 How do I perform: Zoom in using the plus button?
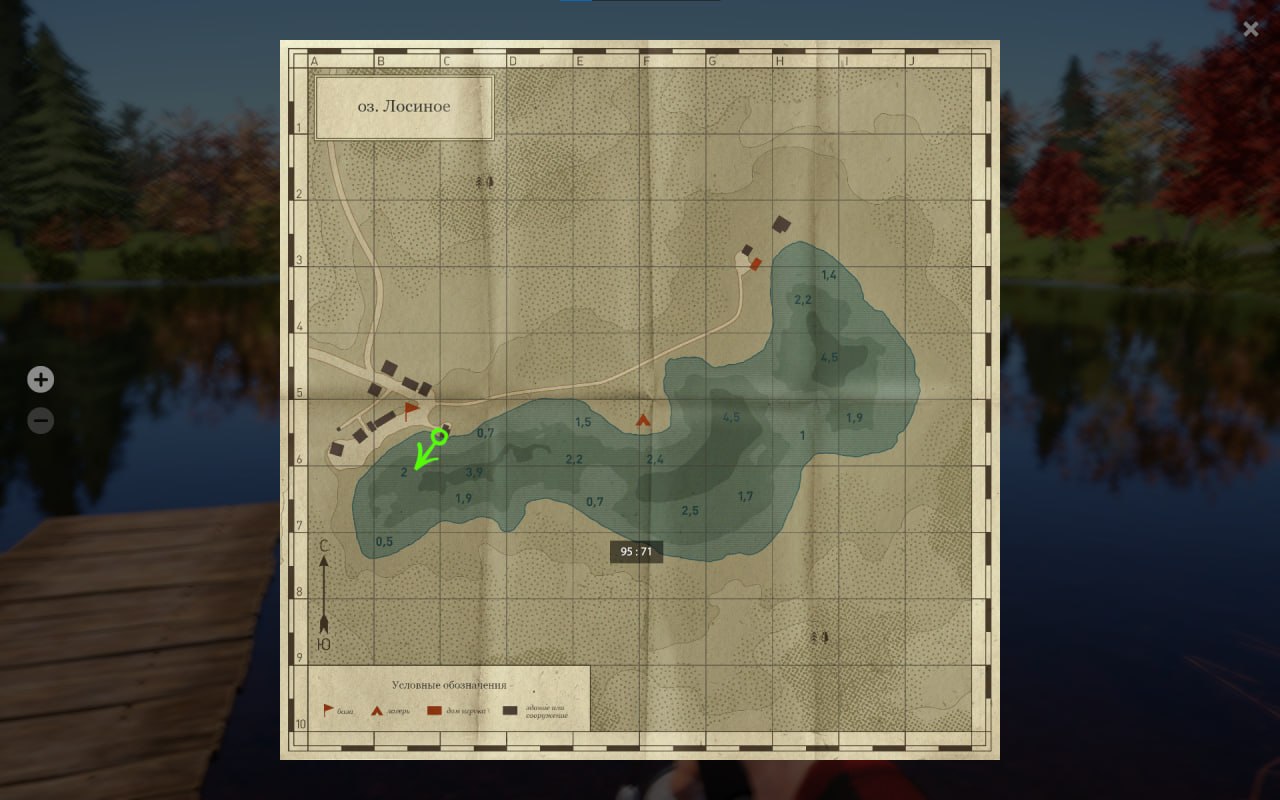[x=40, y=379]
